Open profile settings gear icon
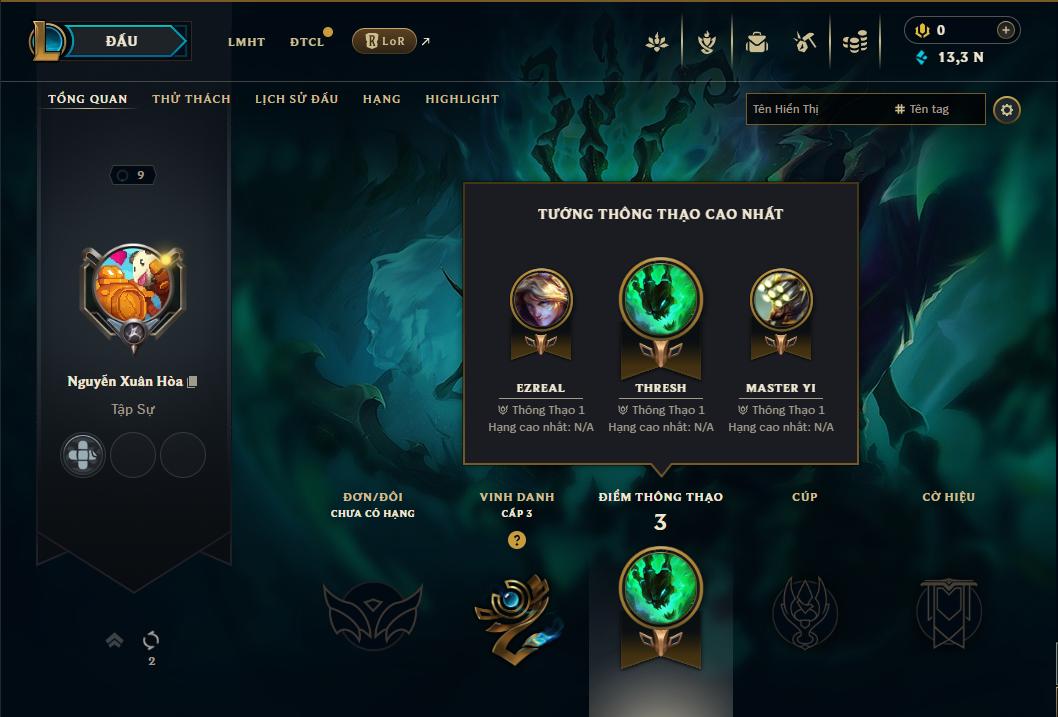This screenshot has width=1058, height=717. 1007,109
